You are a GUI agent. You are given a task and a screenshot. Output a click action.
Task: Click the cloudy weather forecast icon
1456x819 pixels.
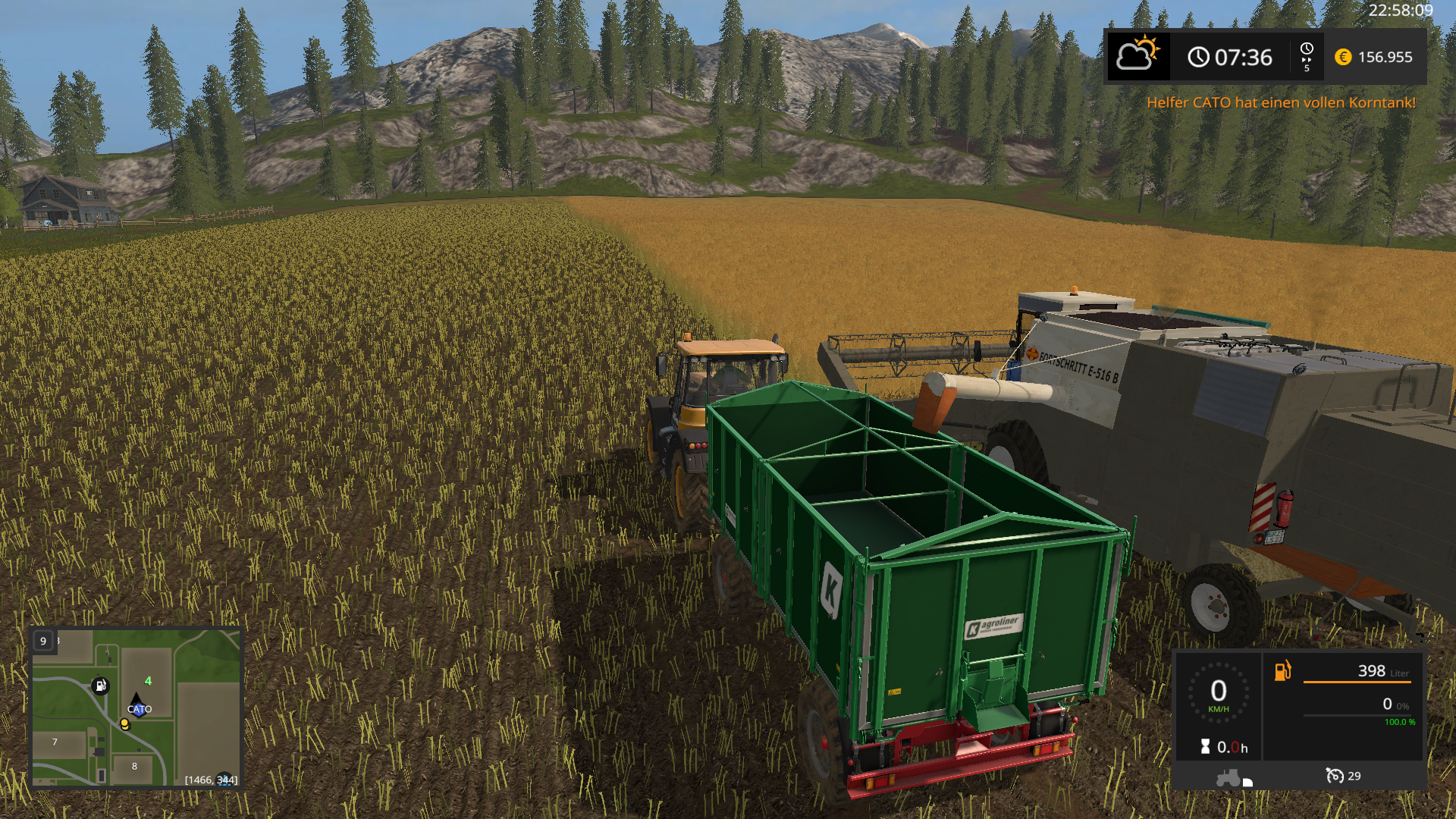[x=1137, y=55]
